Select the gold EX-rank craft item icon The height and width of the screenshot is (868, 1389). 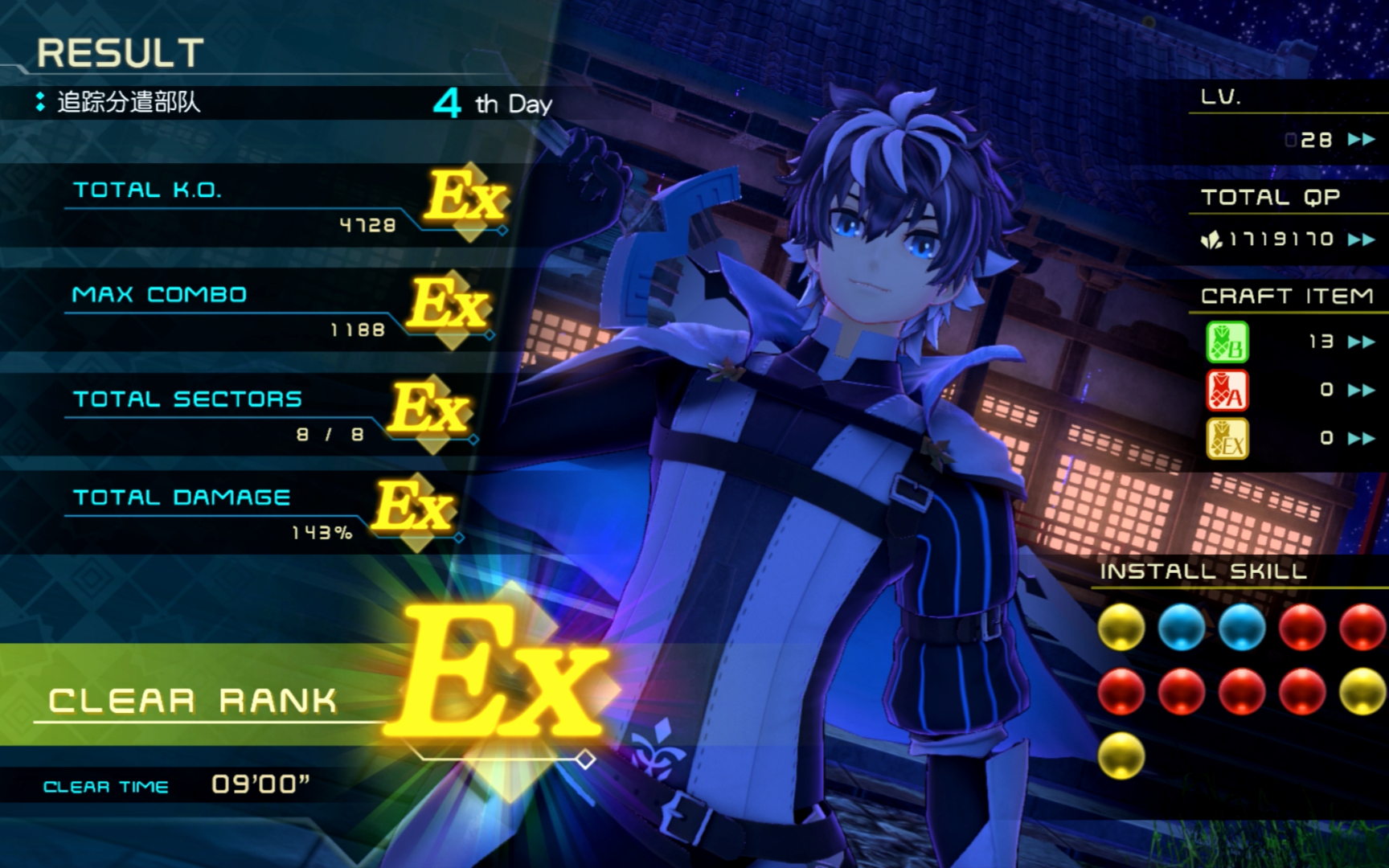[x=1227, y=438]
